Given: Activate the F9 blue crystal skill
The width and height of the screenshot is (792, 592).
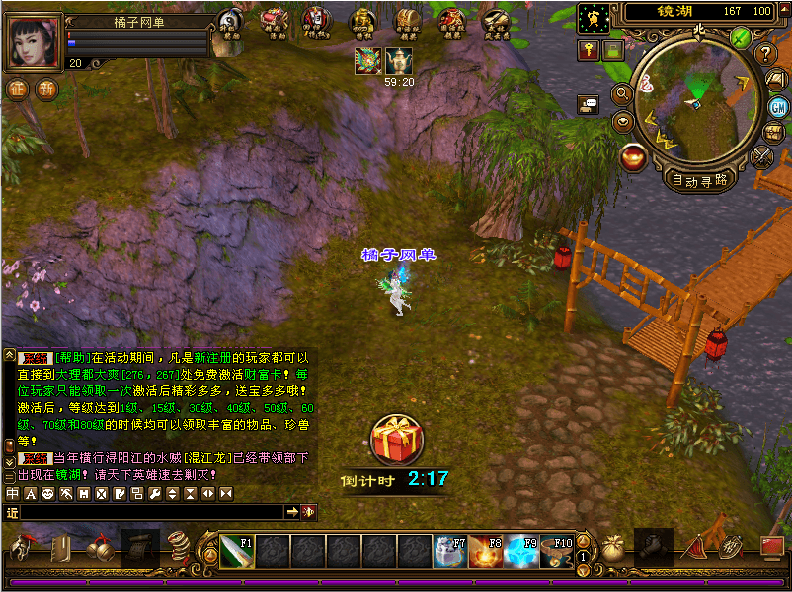Looking at the screenshot, I should point(521,551).
